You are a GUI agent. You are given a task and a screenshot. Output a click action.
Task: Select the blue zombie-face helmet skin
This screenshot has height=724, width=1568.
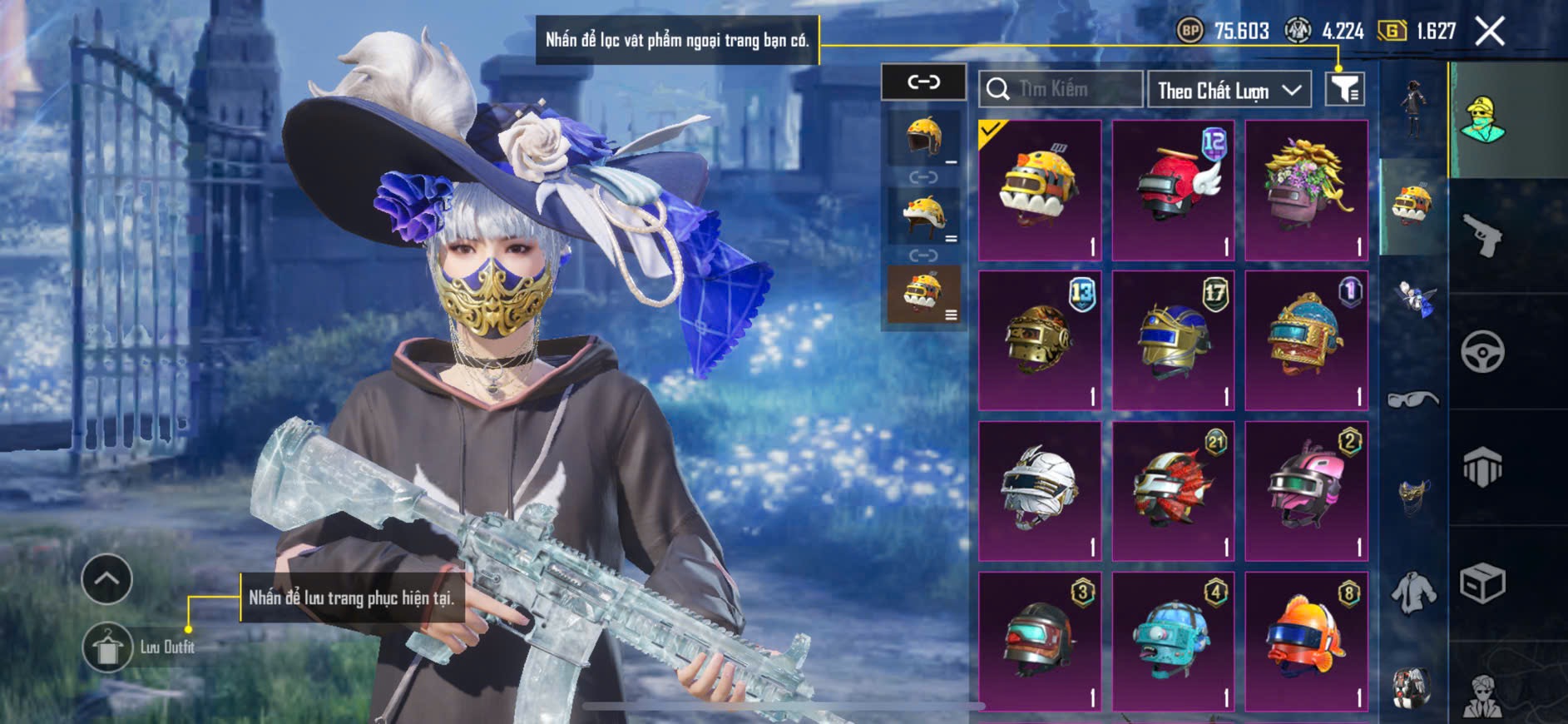click(1173, 641)
